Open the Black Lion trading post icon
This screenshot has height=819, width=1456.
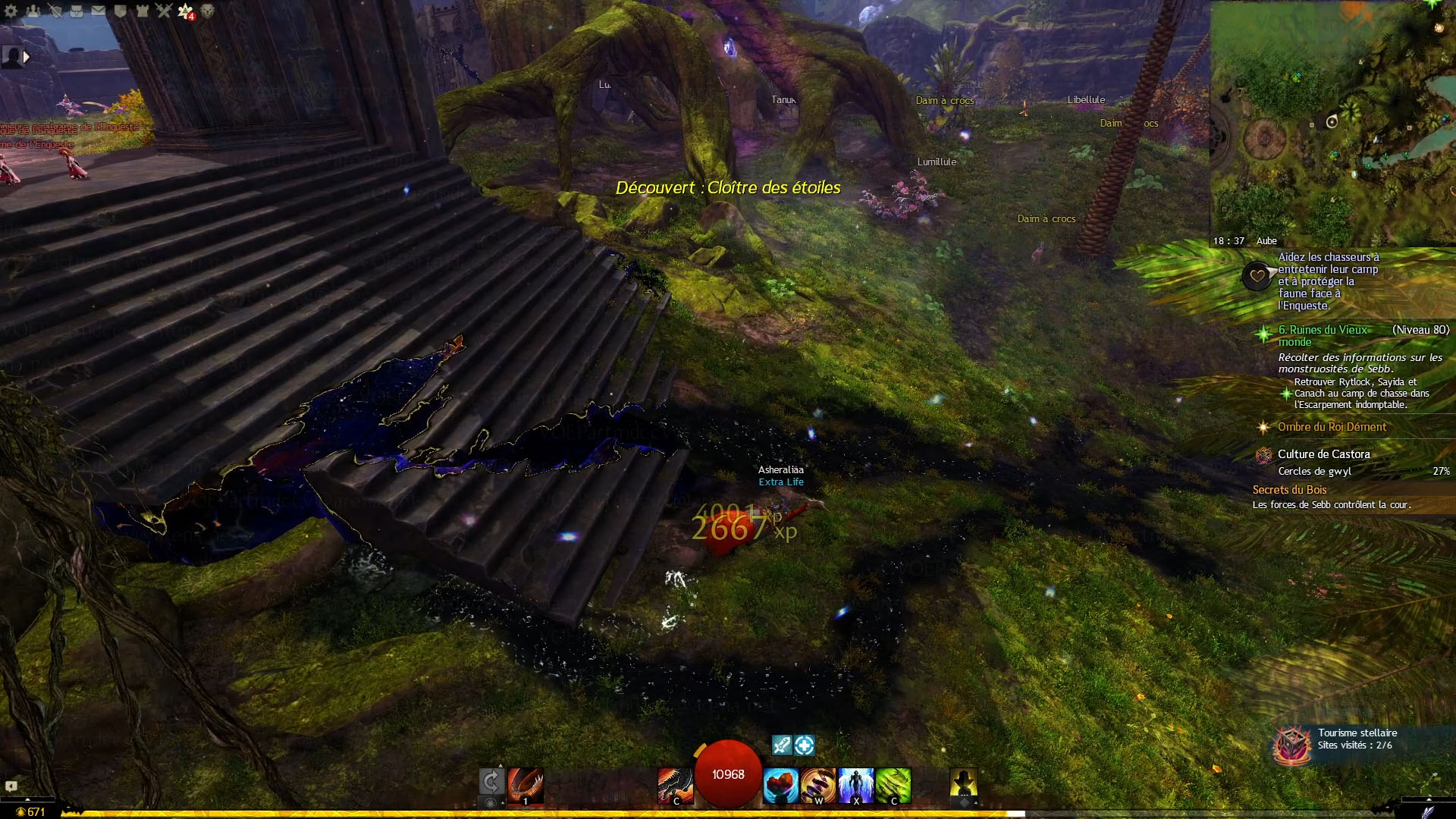[x=207, y=11]
